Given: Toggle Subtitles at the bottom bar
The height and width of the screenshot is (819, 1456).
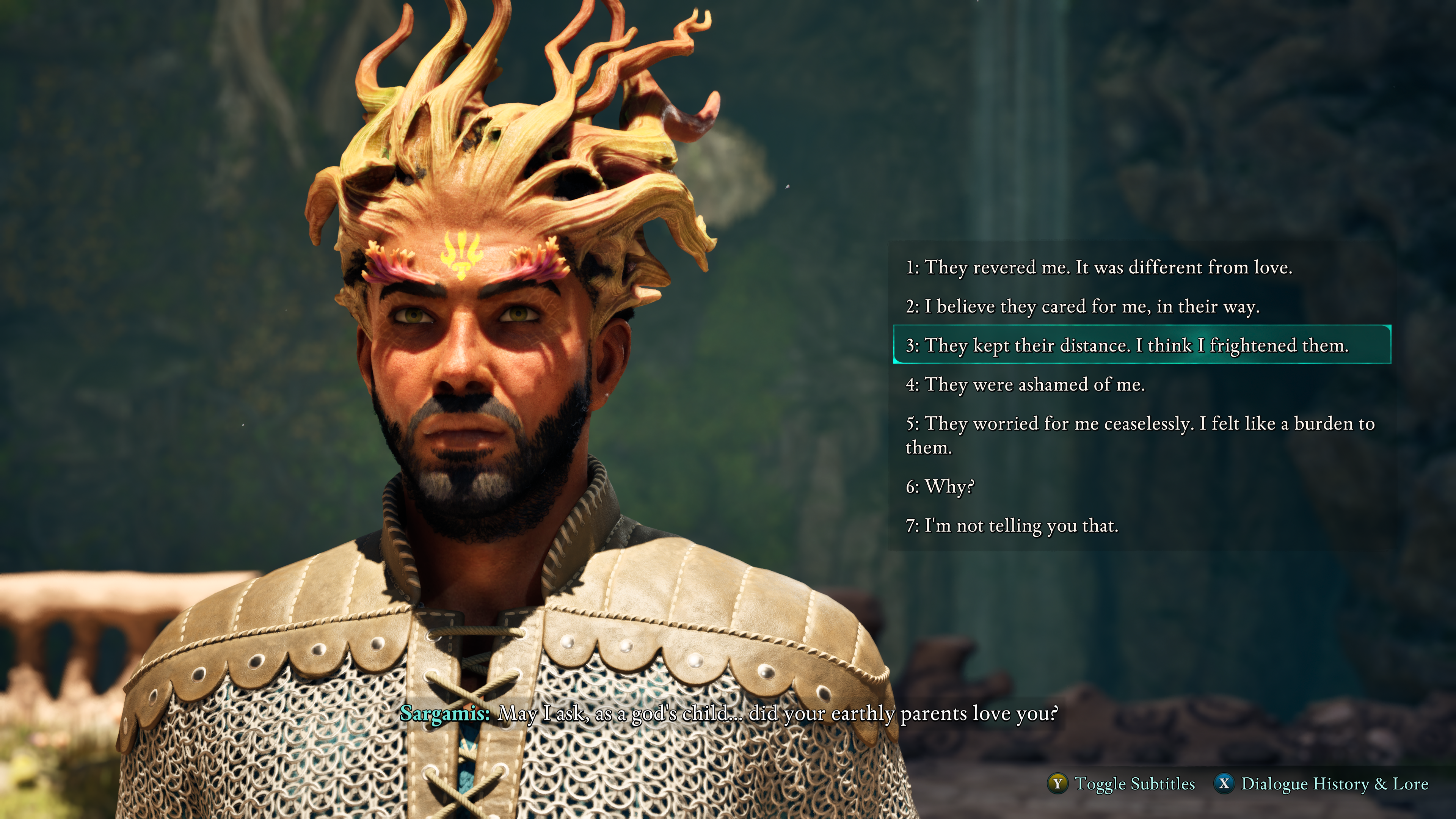Looking at the screenshot, I should (x=1122, y=784).
